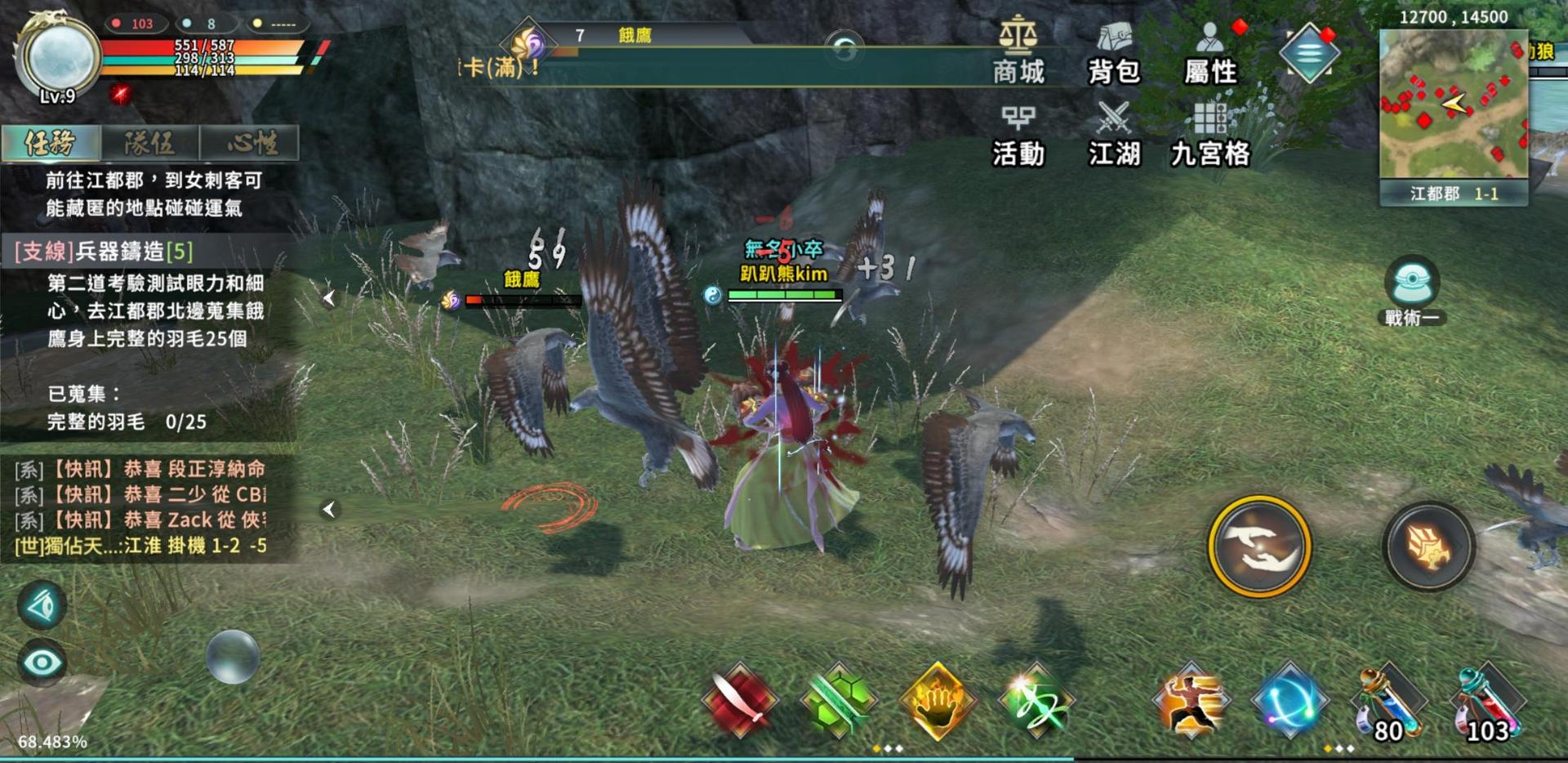
Task: Activate the two-hands skill with golden ring
Action: 1258,546
